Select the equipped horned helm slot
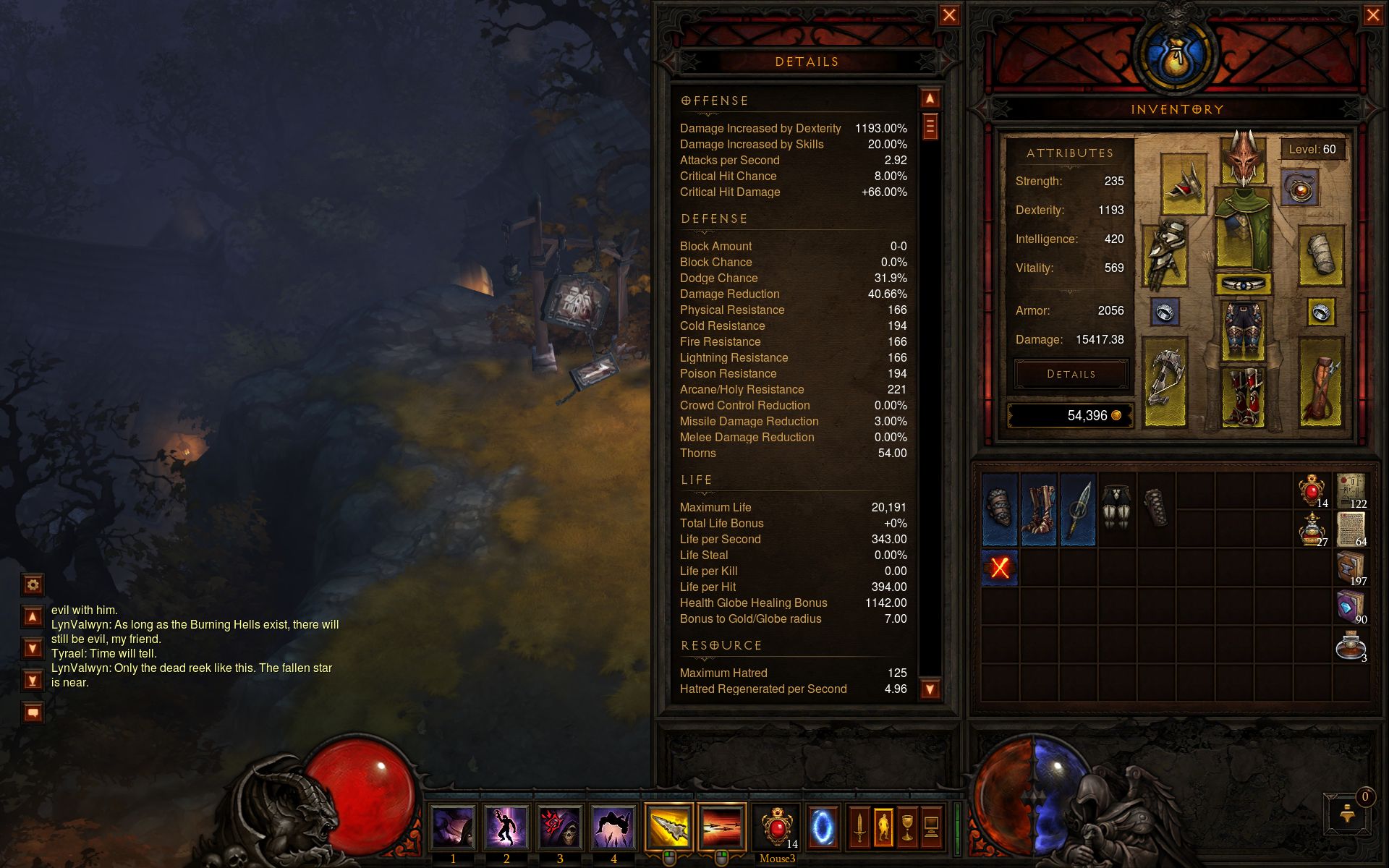This screenshot has height=868, width=1389. [x=1243, y=157]
